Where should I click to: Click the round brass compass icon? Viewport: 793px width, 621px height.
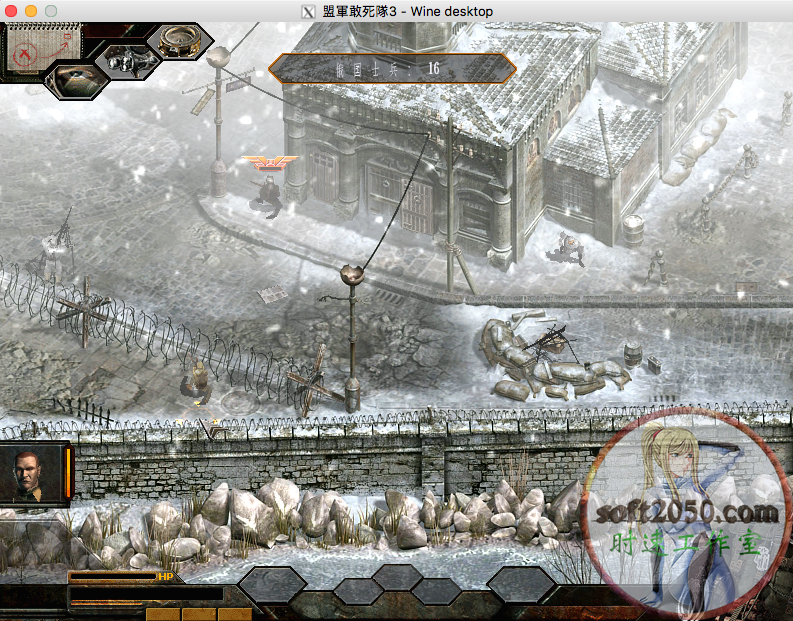click(x=180, y=39)
